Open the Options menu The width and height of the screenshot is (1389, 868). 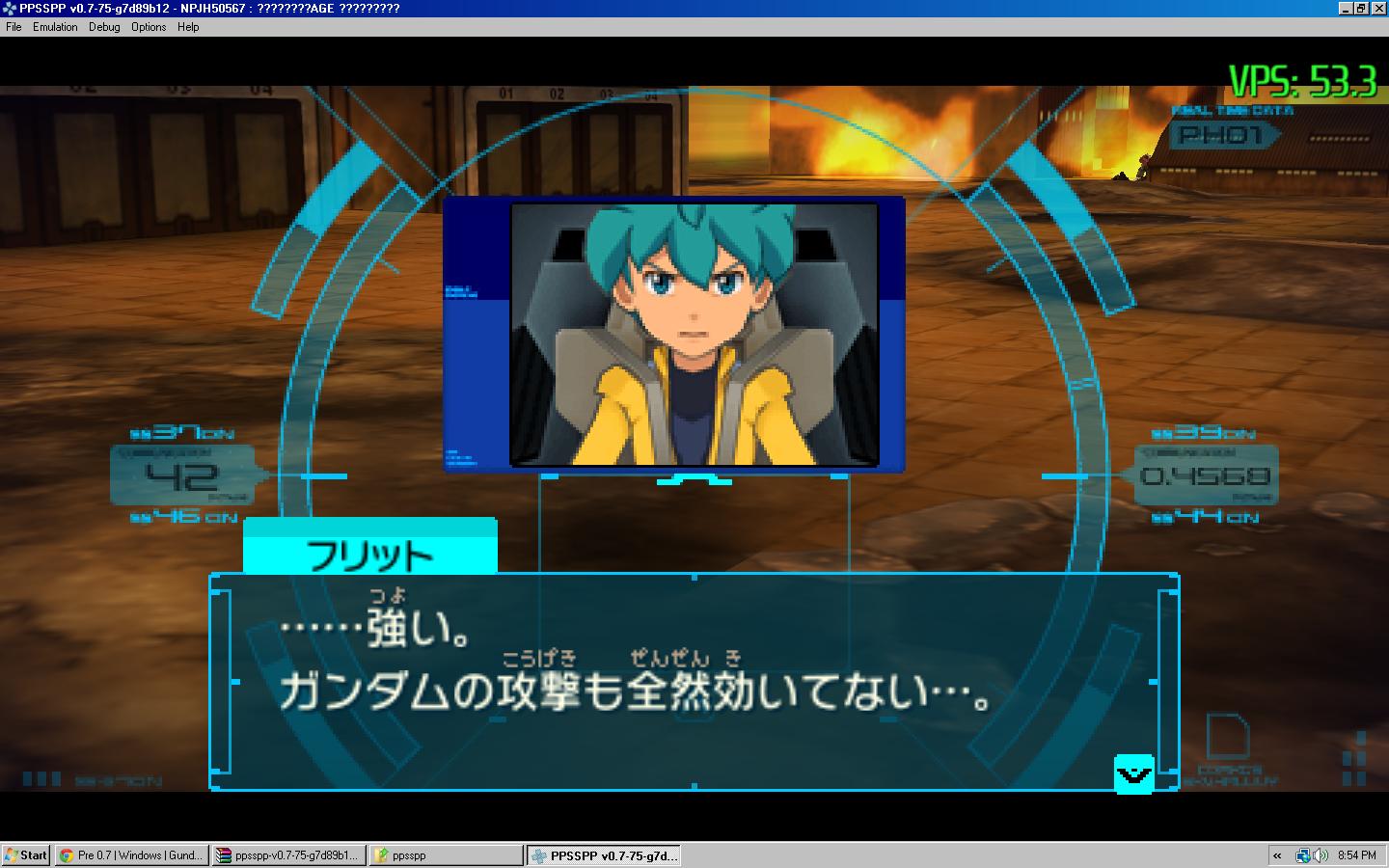[x=149, y=27]
